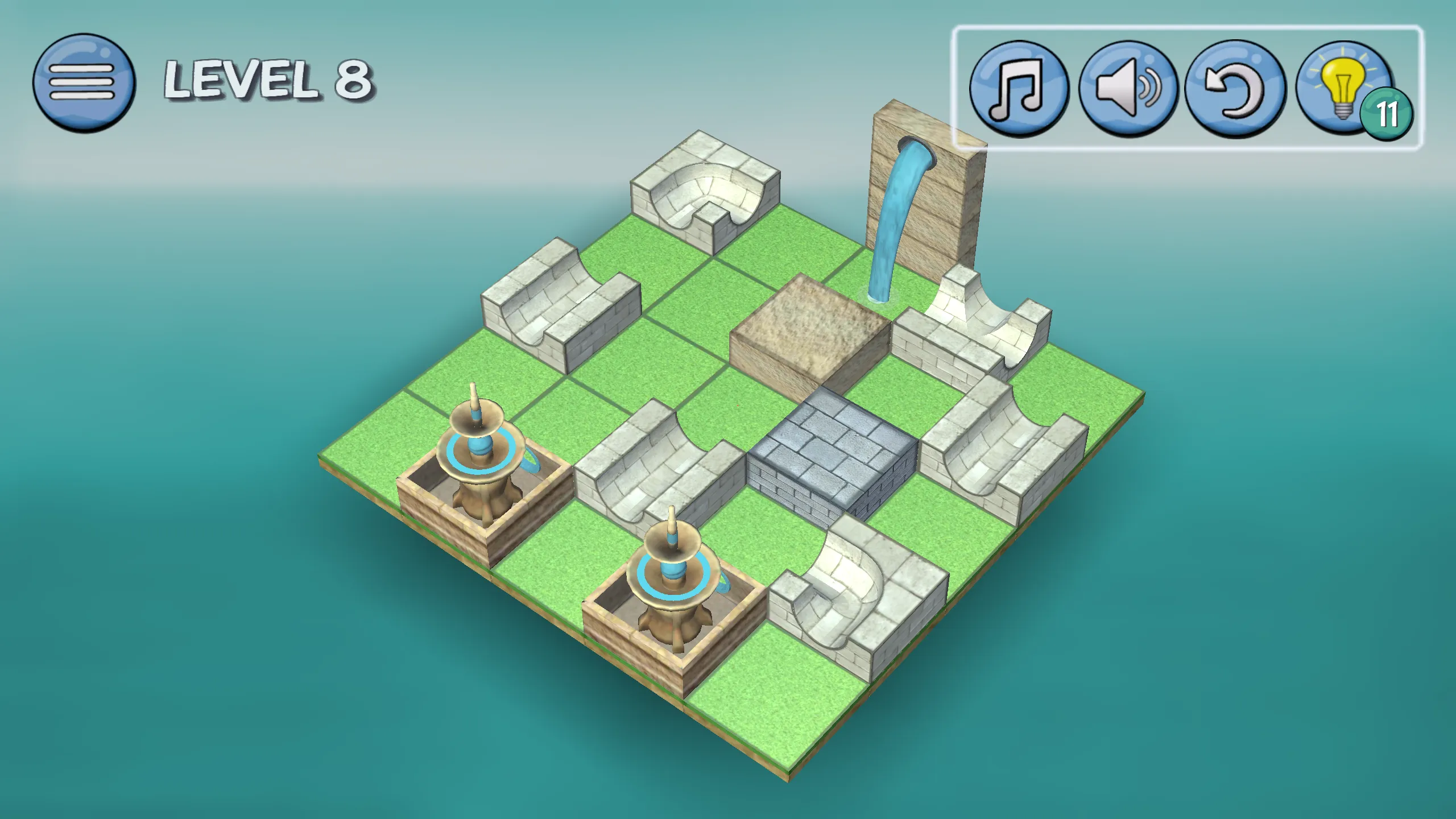Click the undo arrow button
Screen dimensions: 1456x819
(1235, 88)
